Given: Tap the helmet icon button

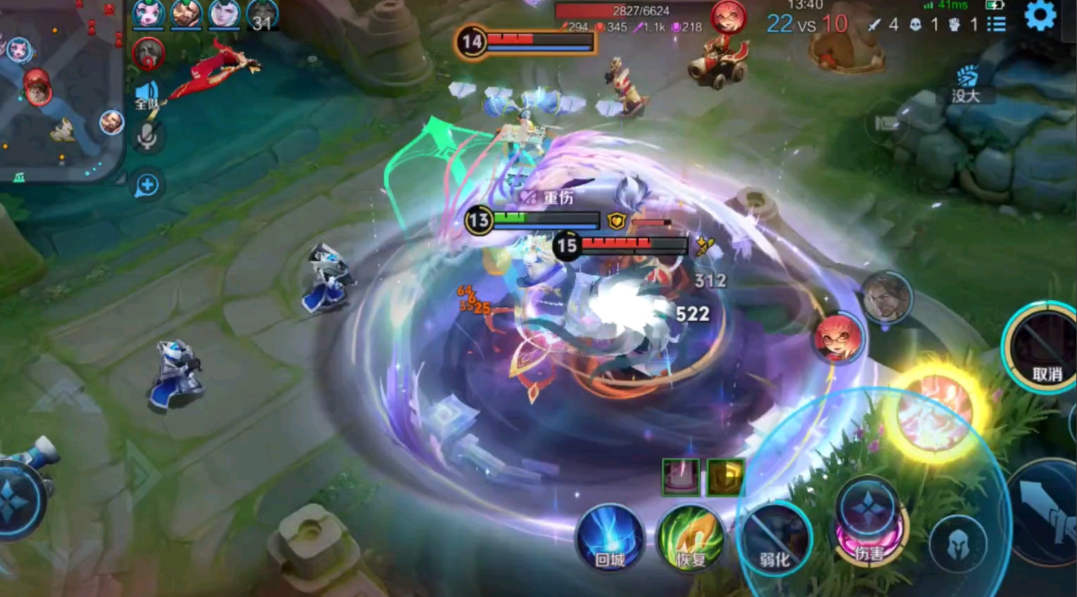Looking at the screenshot, I should coord(956,545).
